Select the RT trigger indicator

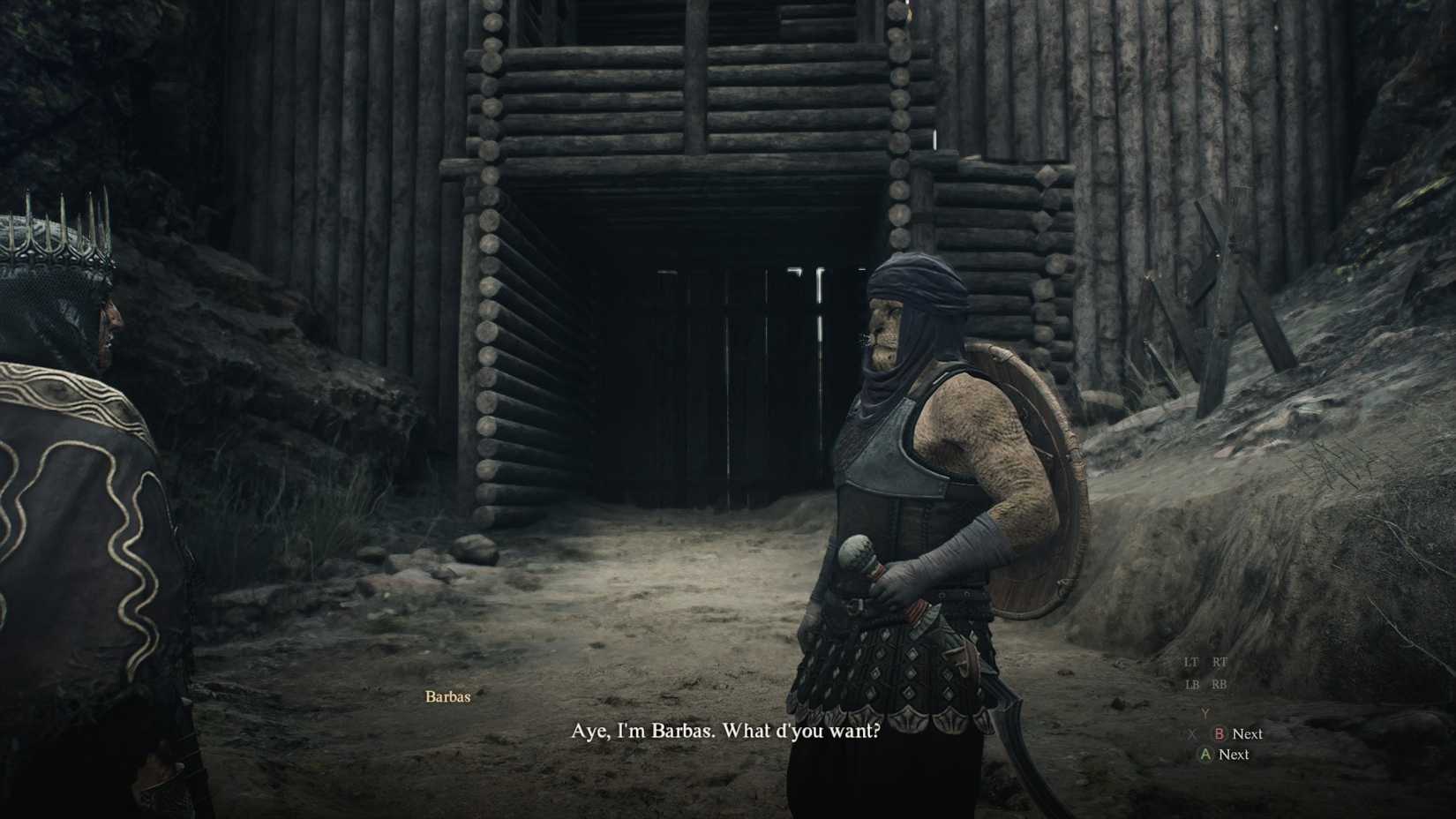pyautogui.click(x=1220, y=662)
